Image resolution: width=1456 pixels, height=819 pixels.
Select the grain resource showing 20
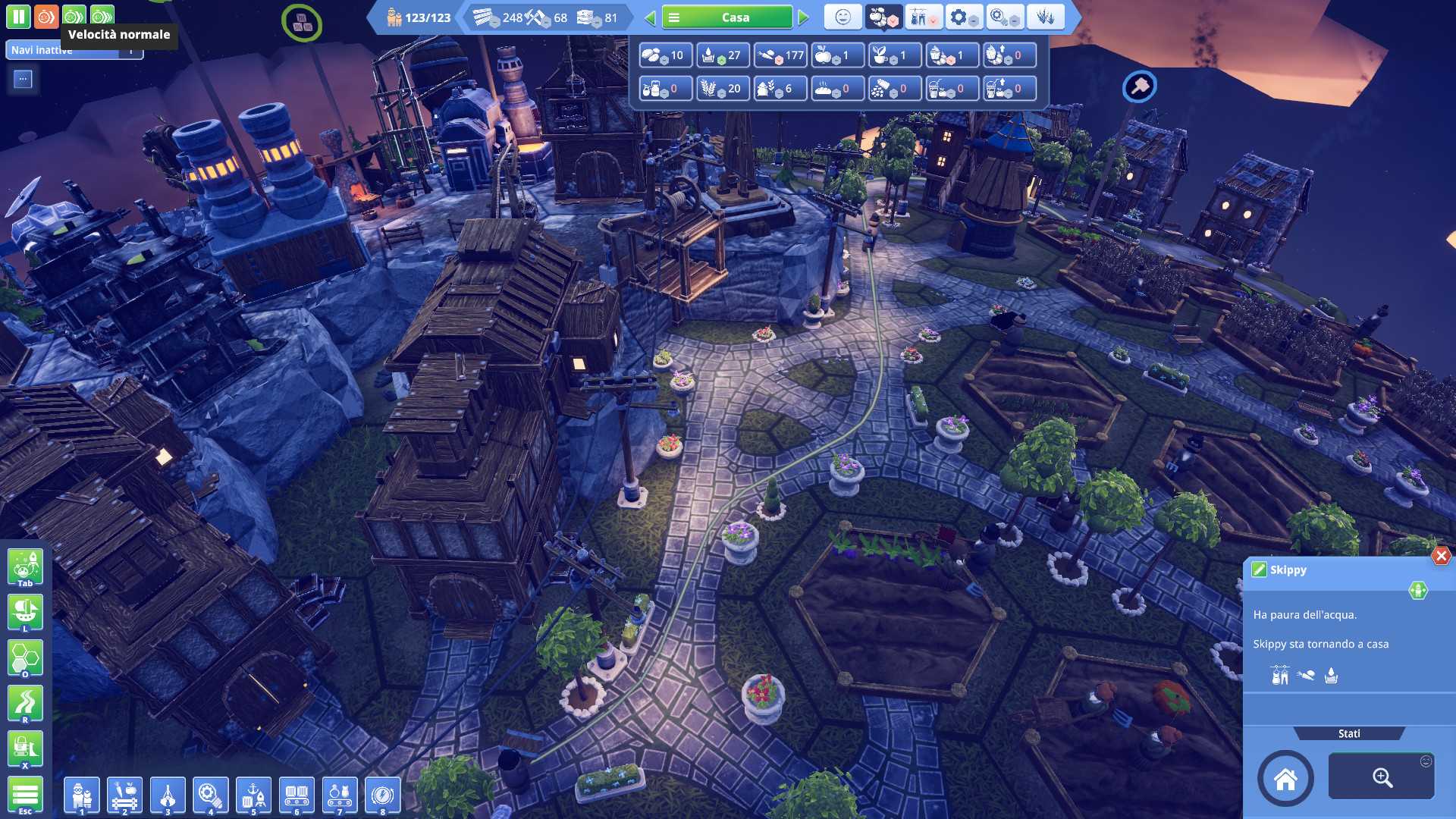click(722, 89)
